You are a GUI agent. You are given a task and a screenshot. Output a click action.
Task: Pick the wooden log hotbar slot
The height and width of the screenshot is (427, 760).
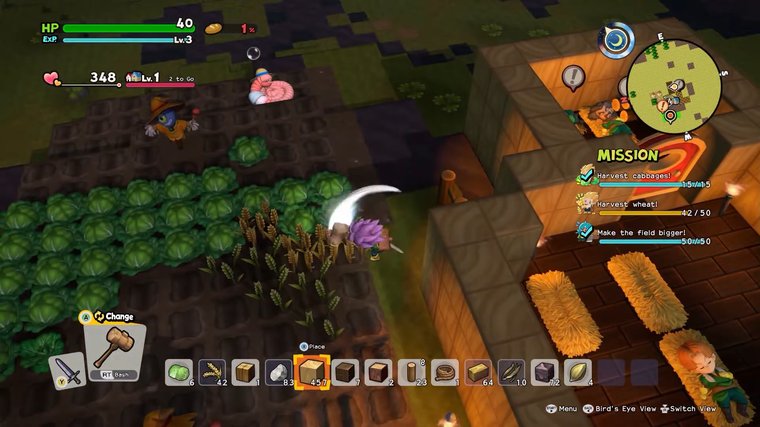click(x=412, y=373)
